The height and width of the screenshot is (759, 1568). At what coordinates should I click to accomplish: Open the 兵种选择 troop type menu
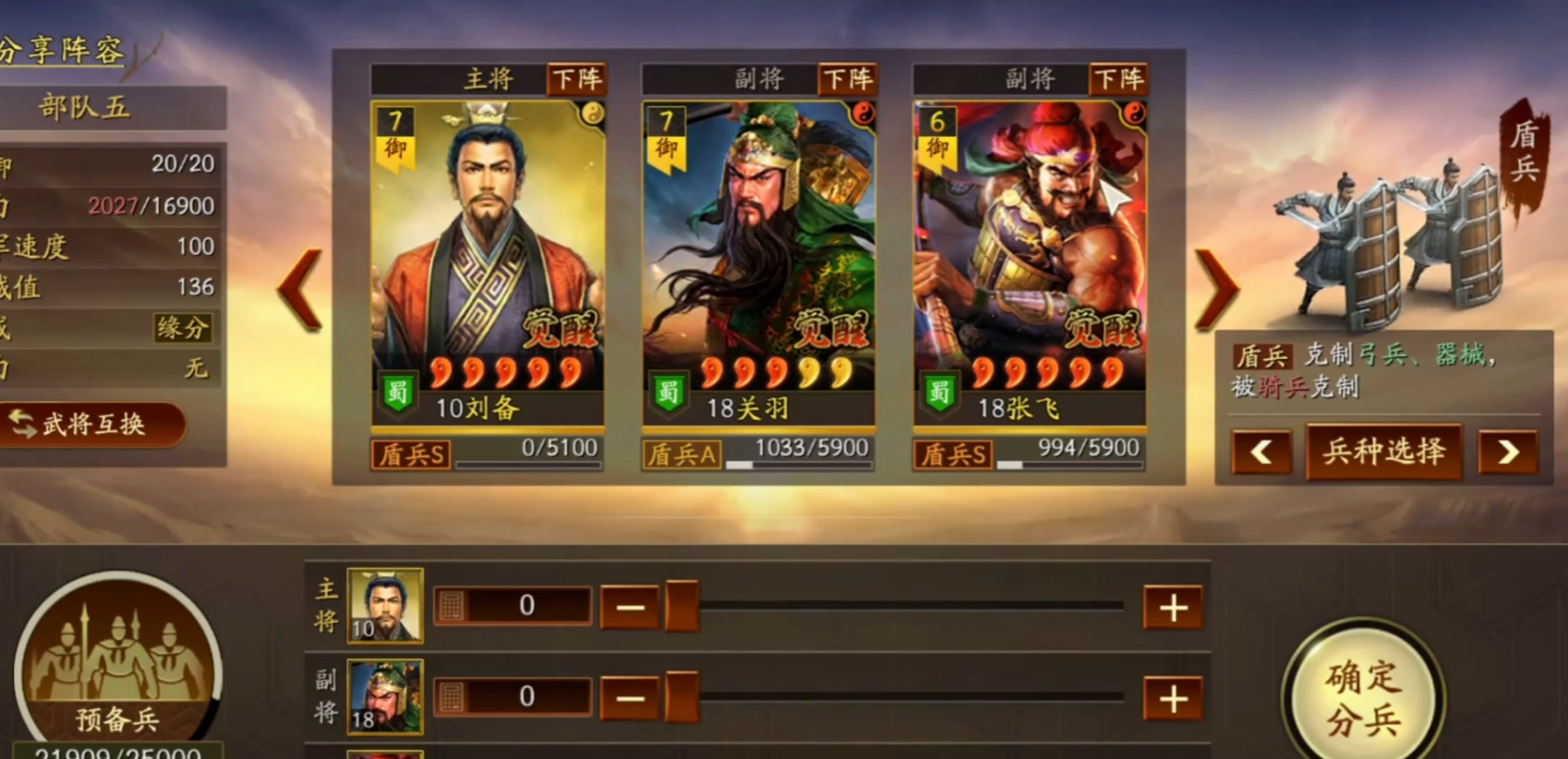pos(1383,452)
